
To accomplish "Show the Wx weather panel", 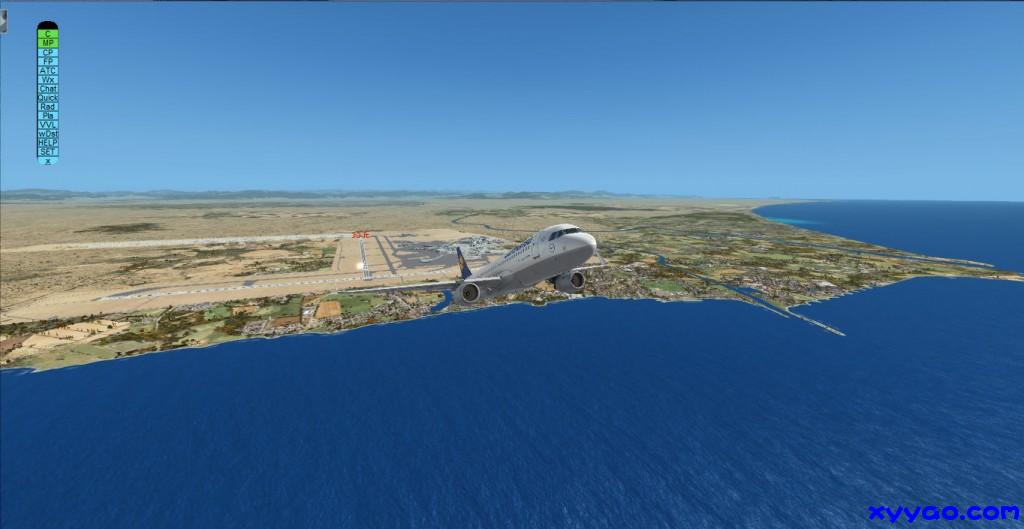I will [x=47, y=79].
